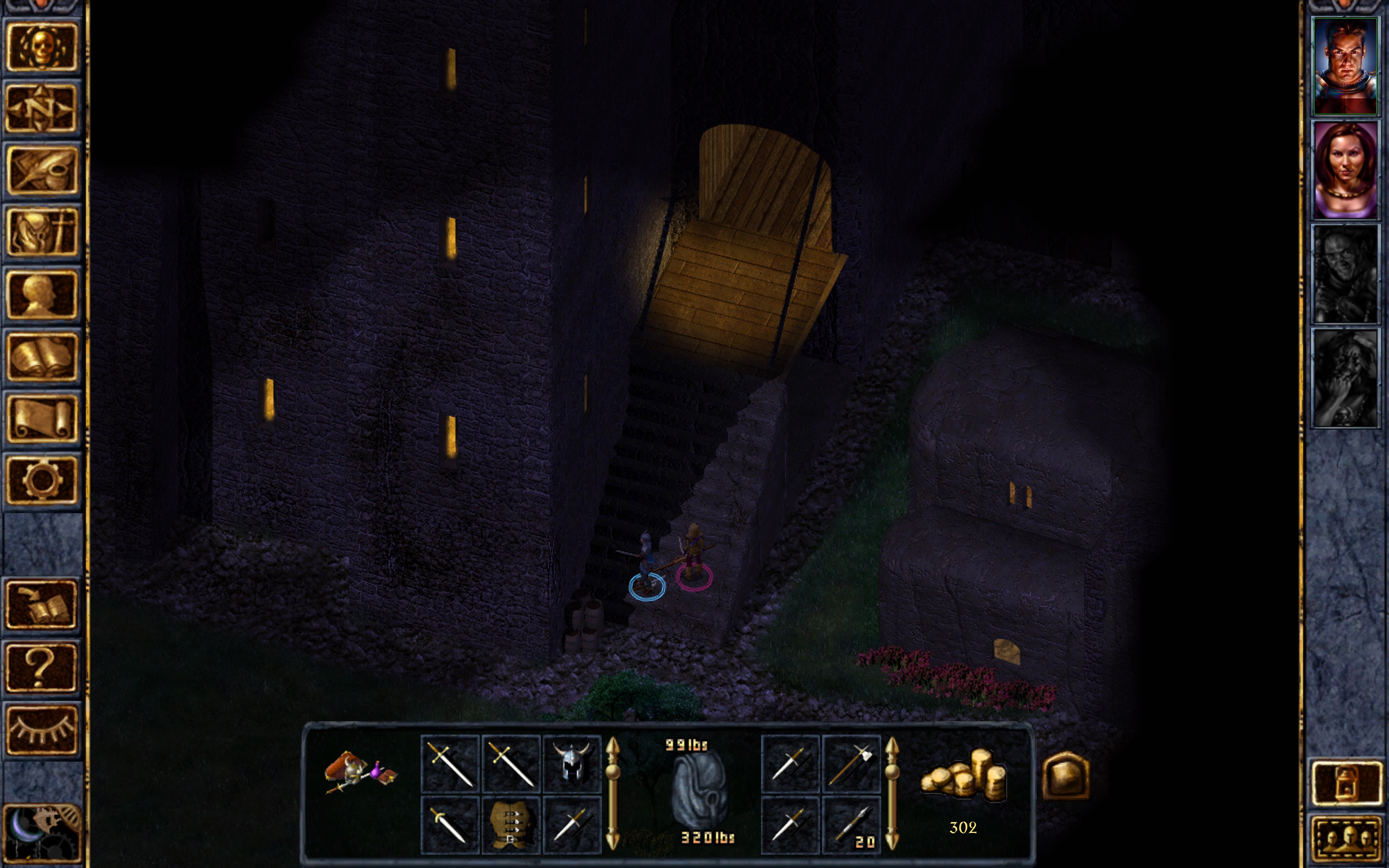
Task: Open the options gear button
Action: [41, 480]
